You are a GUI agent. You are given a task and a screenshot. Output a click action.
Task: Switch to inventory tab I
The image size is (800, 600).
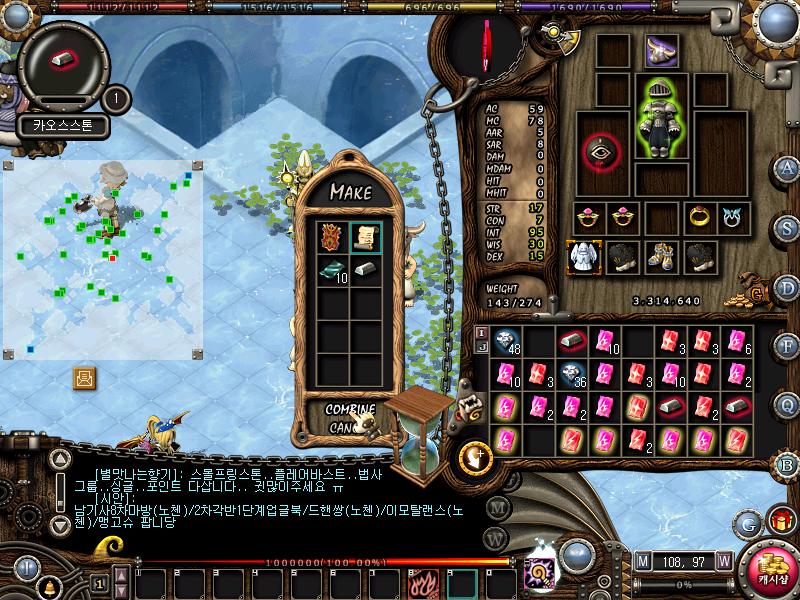click(482, 332)
